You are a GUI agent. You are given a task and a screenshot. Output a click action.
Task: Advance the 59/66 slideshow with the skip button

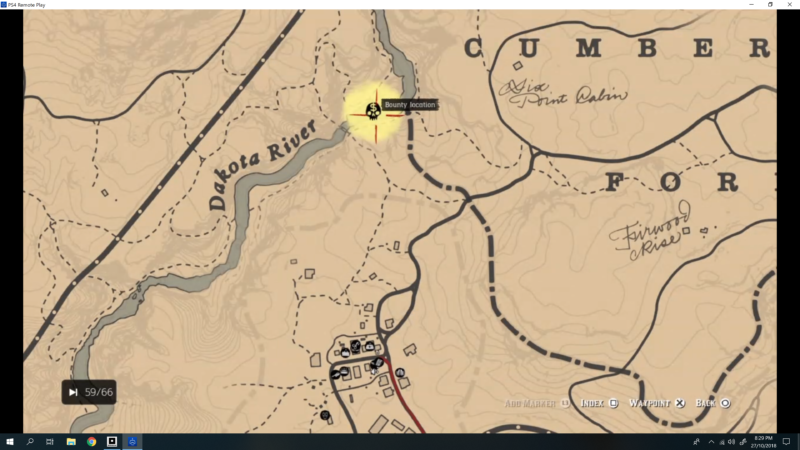[73, 393]
